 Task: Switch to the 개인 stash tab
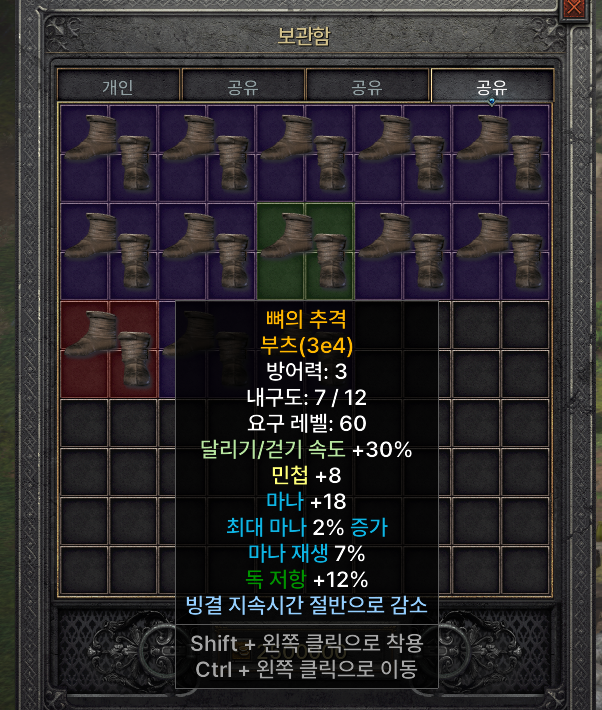(x=118, y=86)
